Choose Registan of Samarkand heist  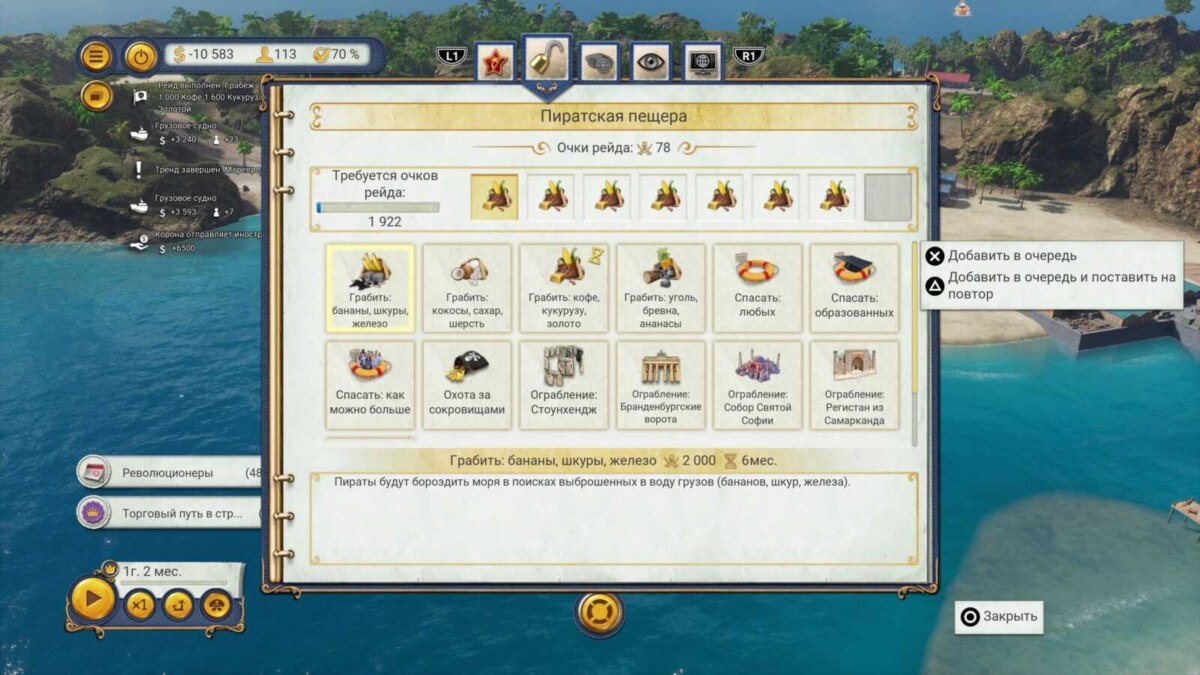point(853,385)
